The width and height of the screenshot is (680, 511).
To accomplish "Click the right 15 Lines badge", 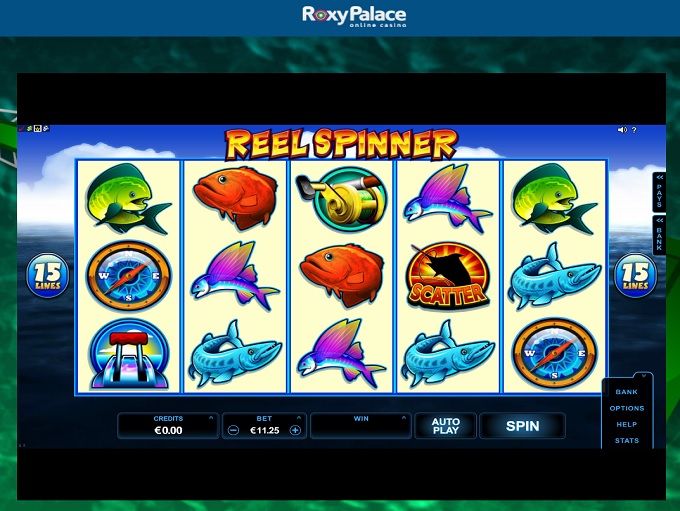I will pos(634,274).
